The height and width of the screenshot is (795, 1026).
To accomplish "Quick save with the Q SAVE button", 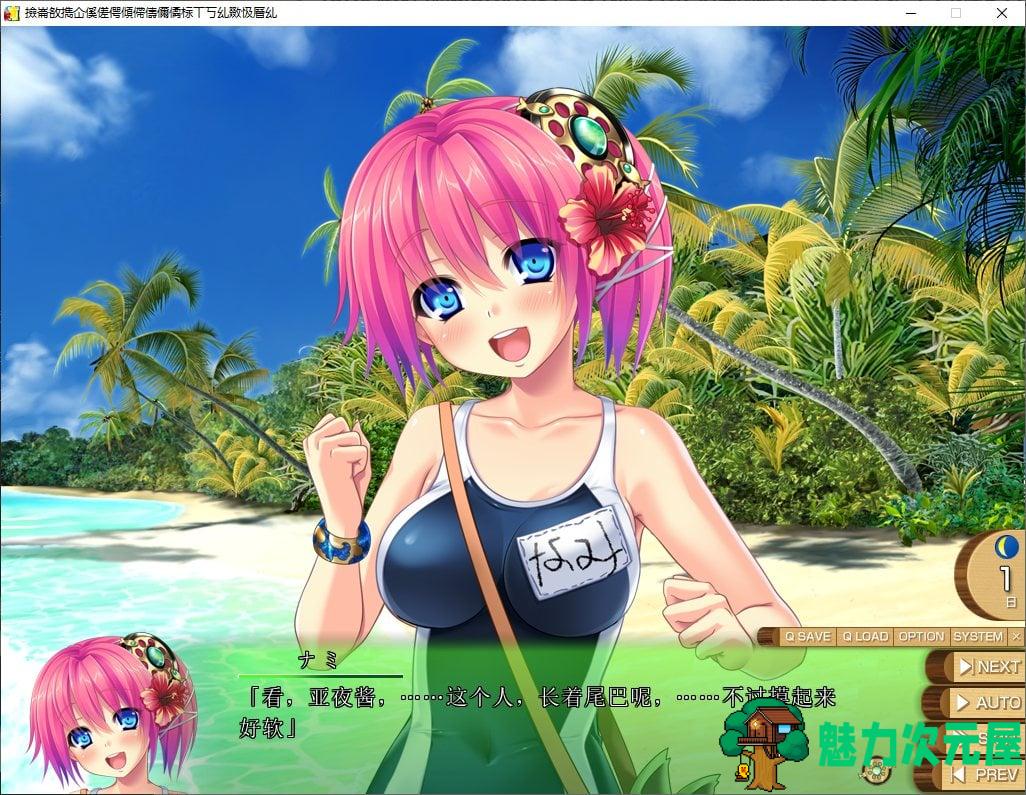I will pos(807,636).
